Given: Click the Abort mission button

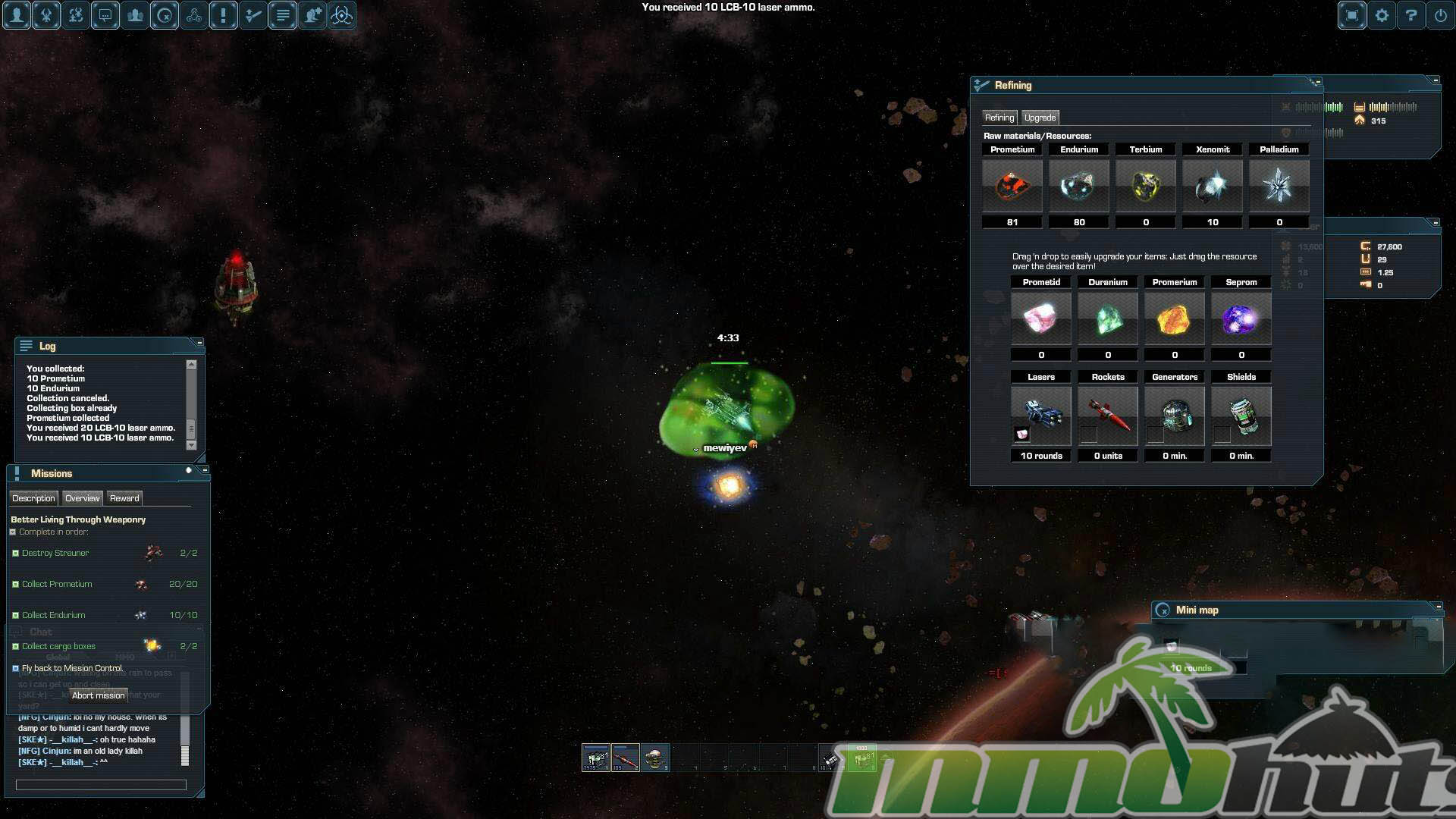Looking at the screenshot, I should [99, 695].
